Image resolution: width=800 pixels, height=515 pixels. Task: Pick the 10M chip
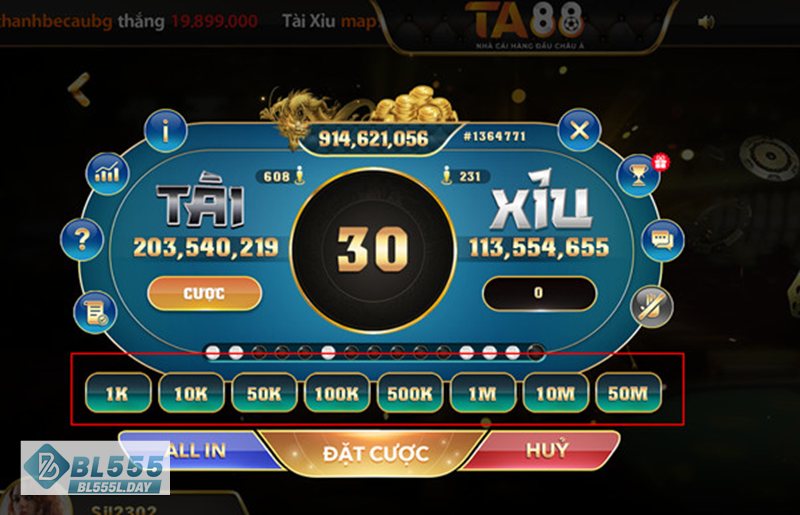coord(555,393)
